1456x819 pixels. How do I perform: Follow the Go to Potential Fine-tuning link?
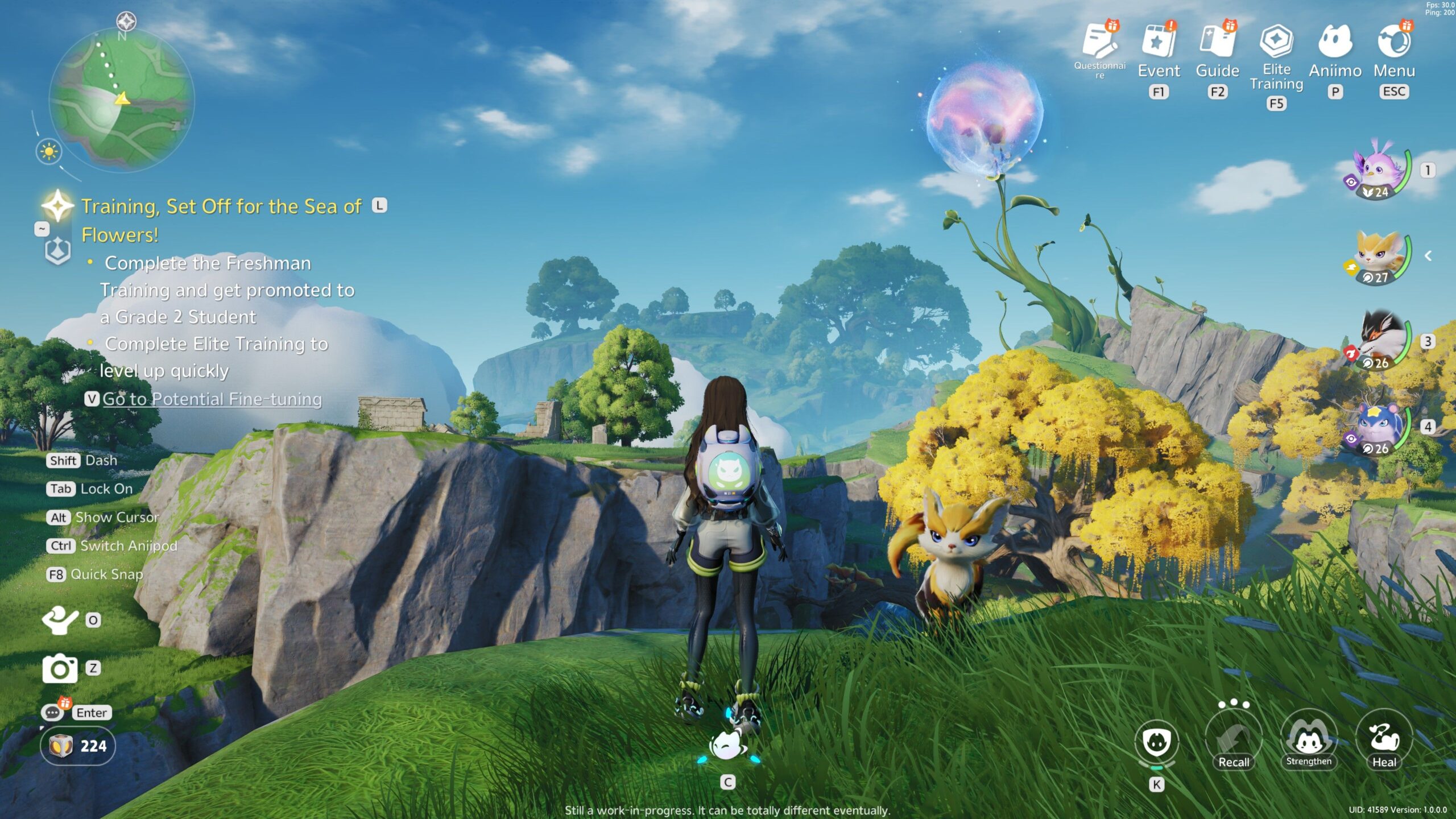click(x=212, y=399)
